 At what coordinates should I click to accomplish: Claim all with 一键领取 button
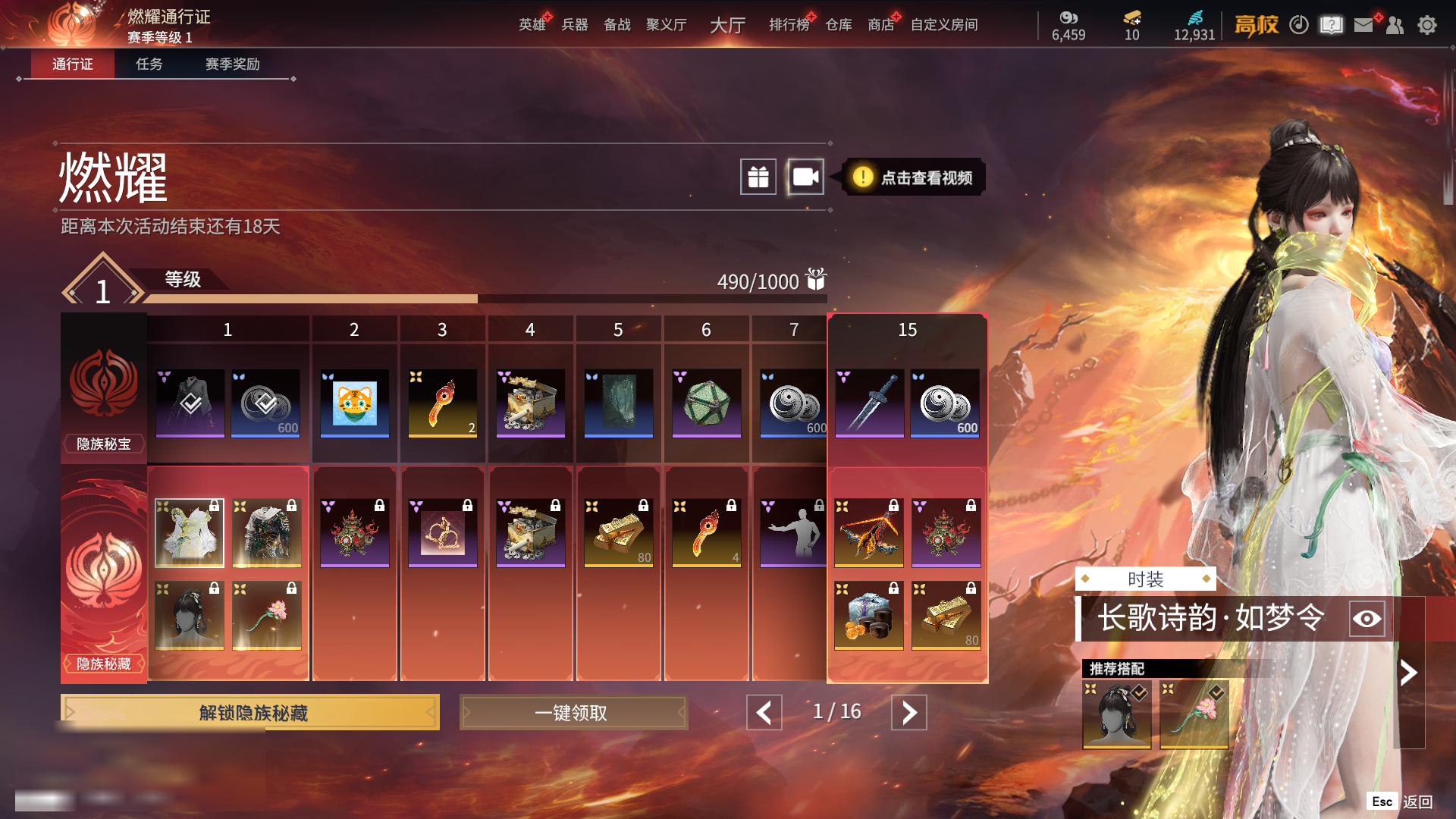click(x=573, y=713)
